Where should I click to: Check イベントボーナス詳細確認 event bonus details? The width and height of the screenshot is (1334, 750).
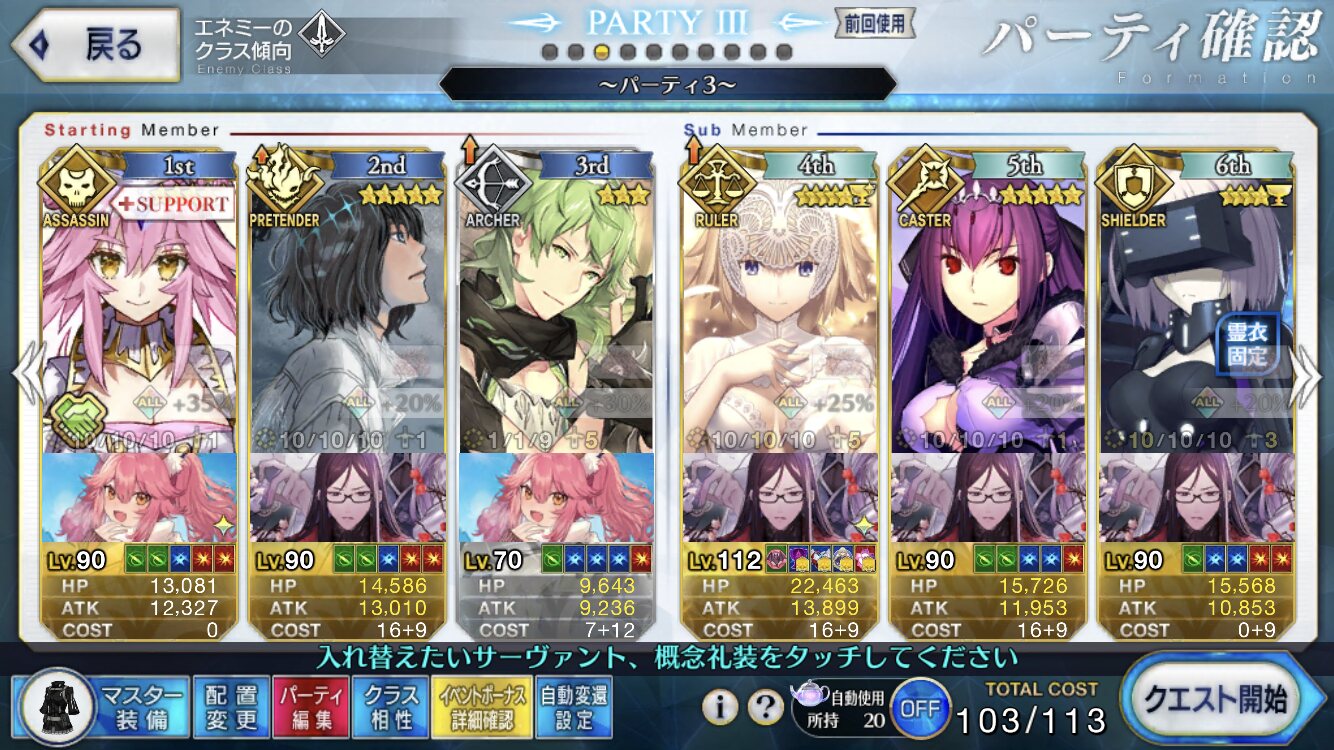click(481, 706)
